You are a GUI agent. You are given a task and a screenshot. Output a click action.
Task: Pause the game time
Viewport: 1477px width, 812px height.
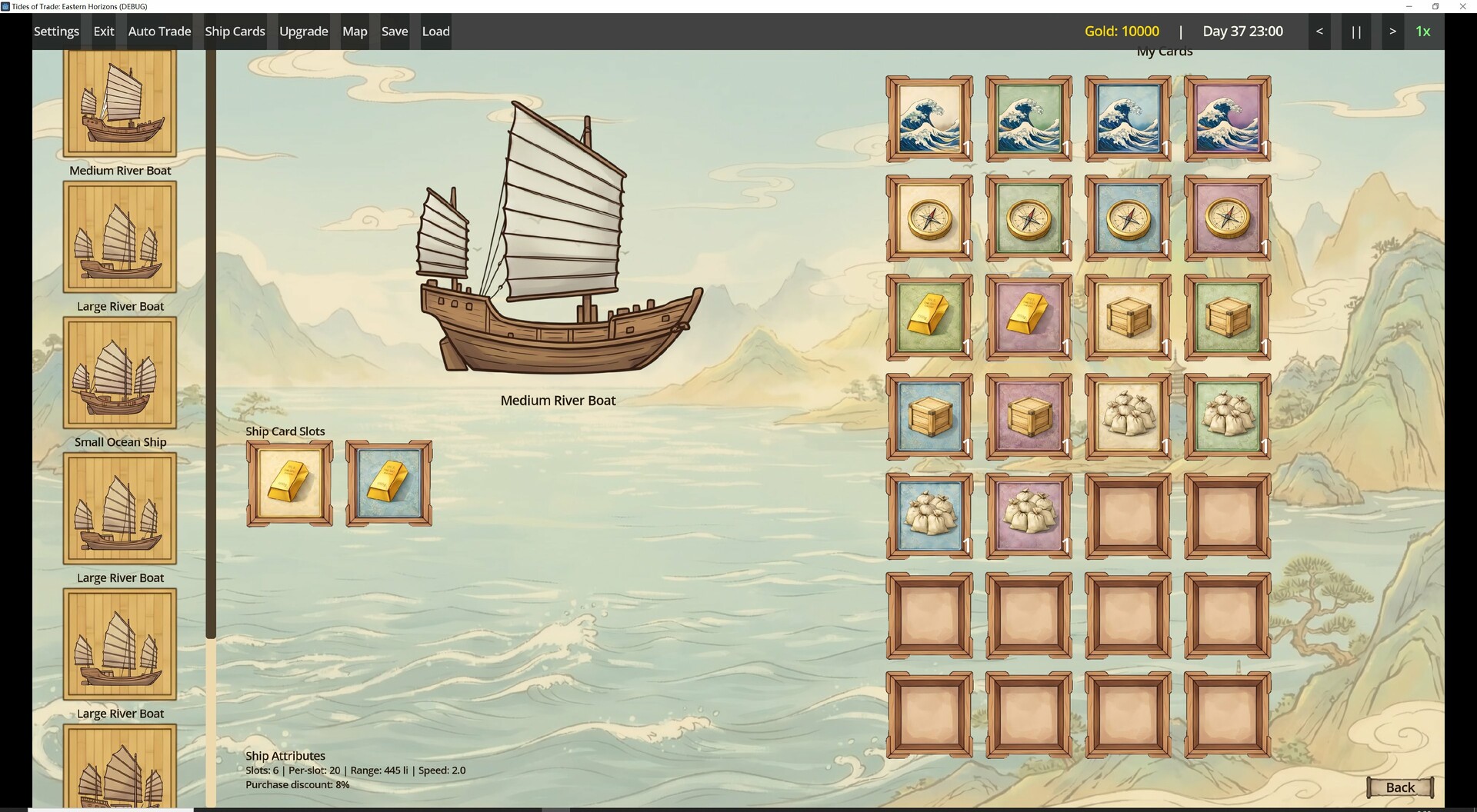tap(1355, 31)
